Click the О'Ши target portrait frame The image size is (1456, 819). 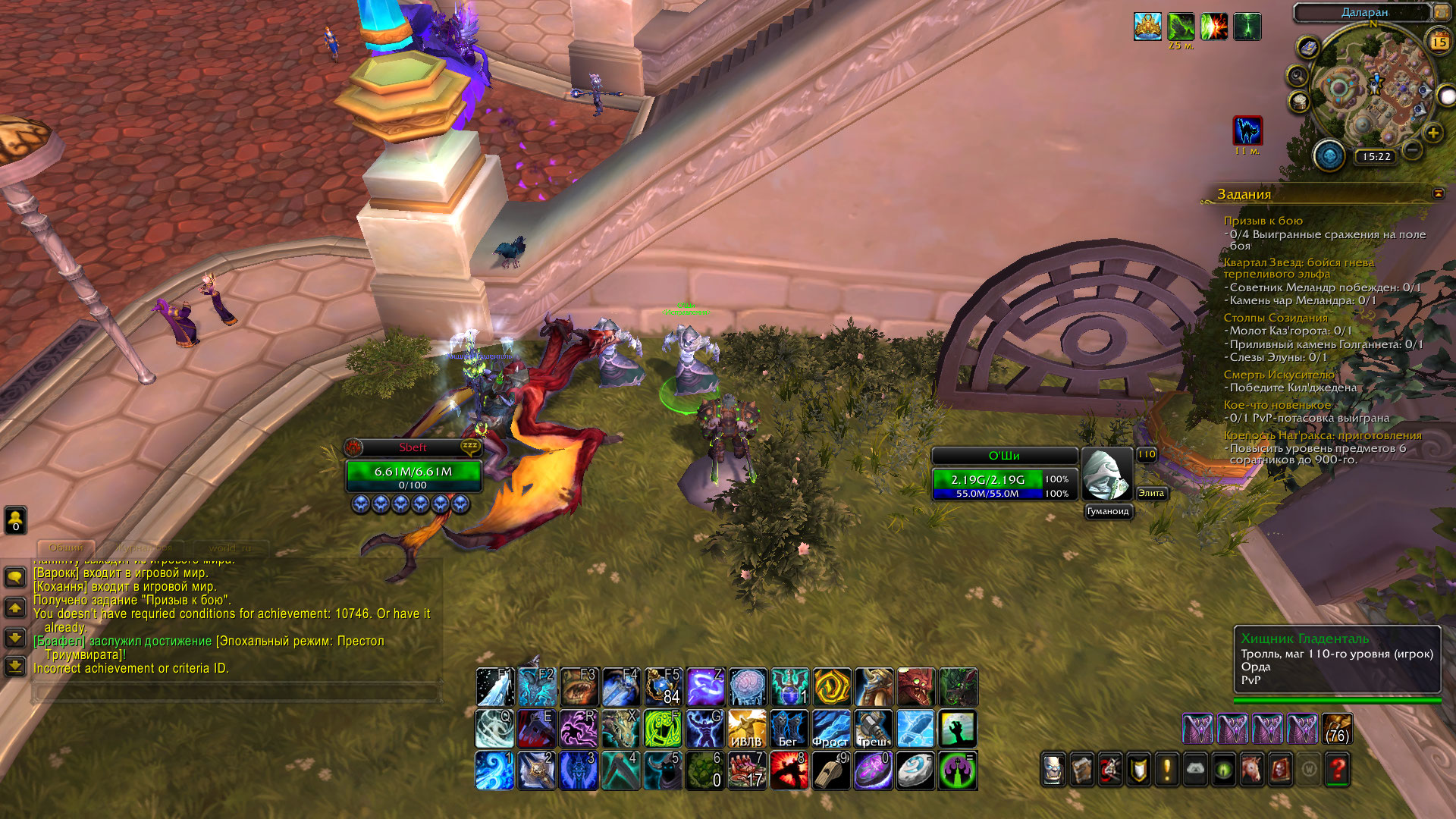point(1106,475)
